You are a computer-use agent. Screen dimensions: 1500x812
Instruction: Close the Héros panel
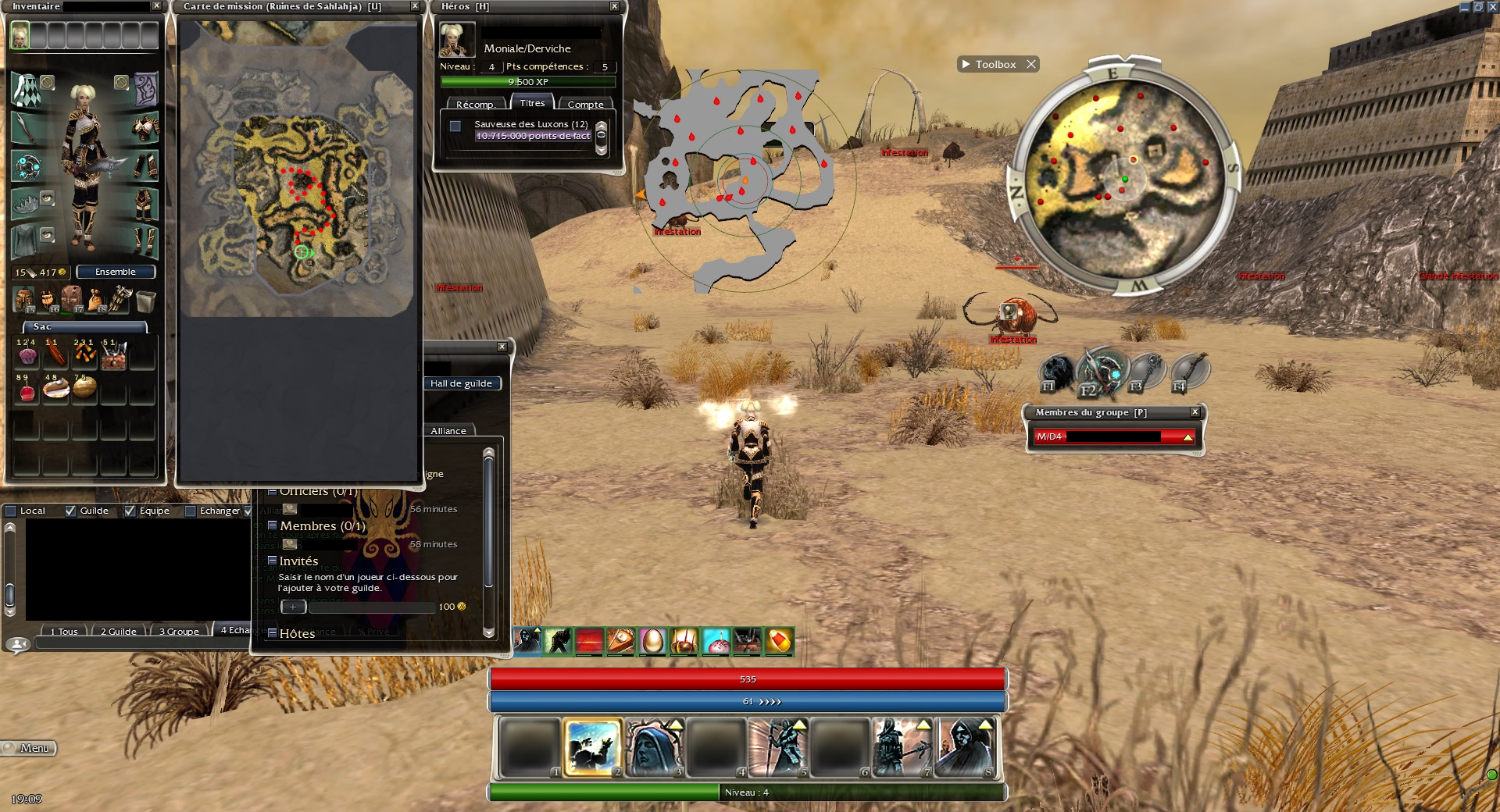(614, 6)
